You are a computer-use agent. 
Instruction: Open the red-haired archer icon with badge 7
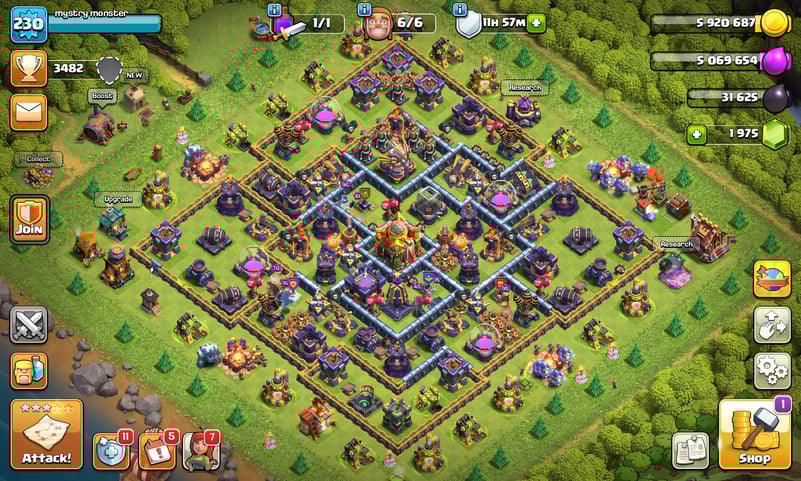click(200, 451)
